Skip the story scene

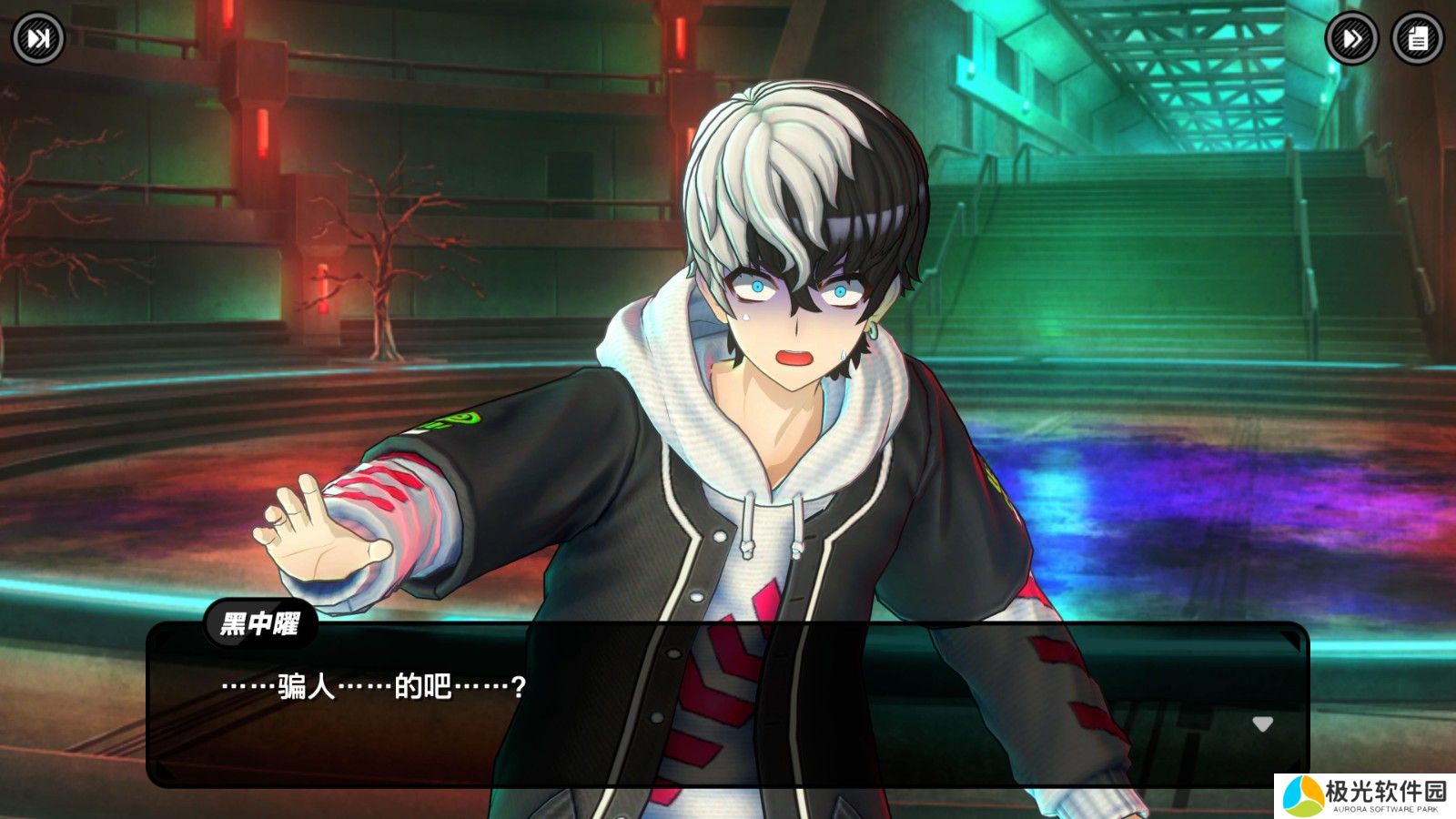point(38,38)
